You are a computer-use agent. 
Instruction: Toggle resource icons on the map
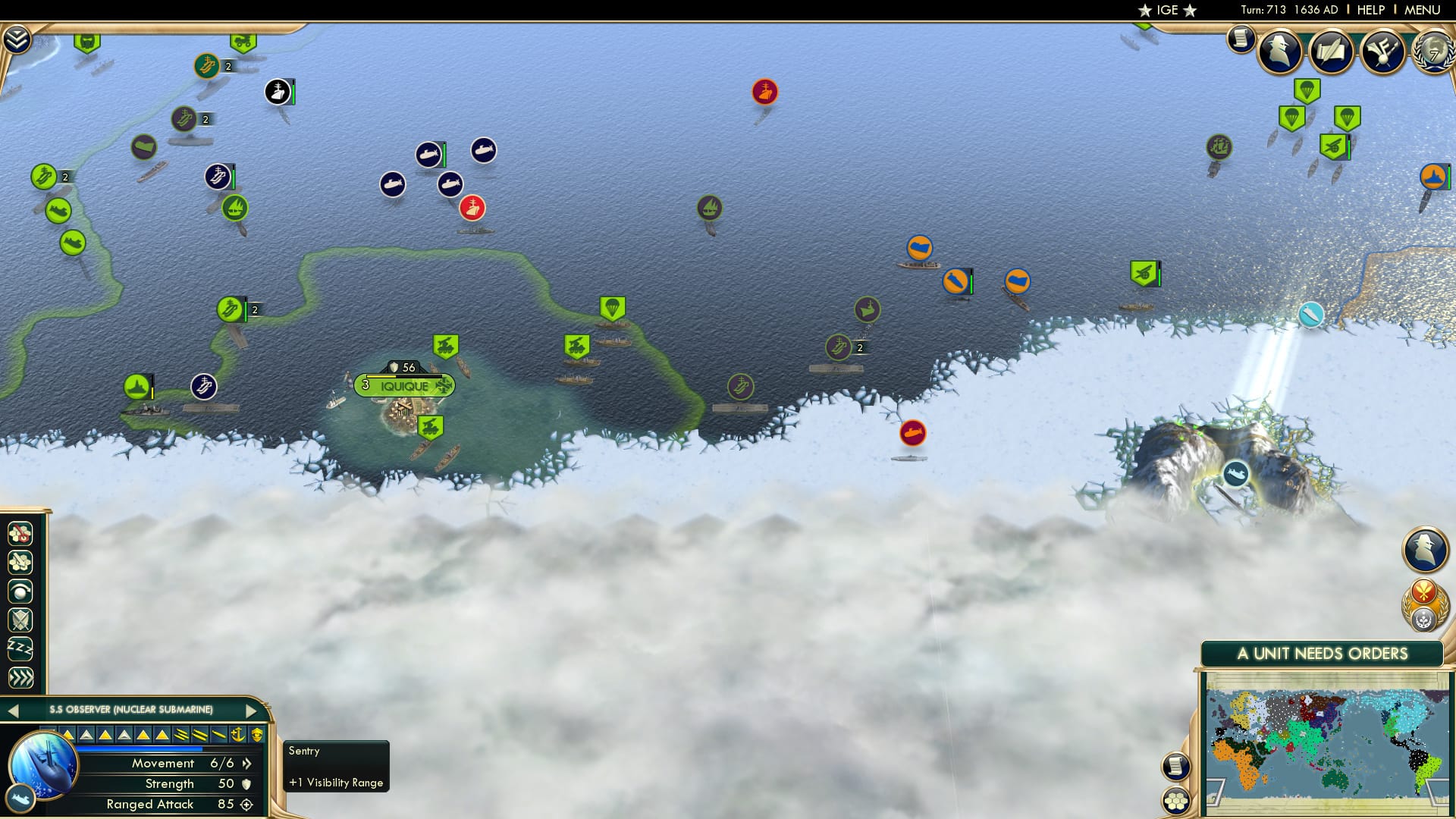(20, 534)
